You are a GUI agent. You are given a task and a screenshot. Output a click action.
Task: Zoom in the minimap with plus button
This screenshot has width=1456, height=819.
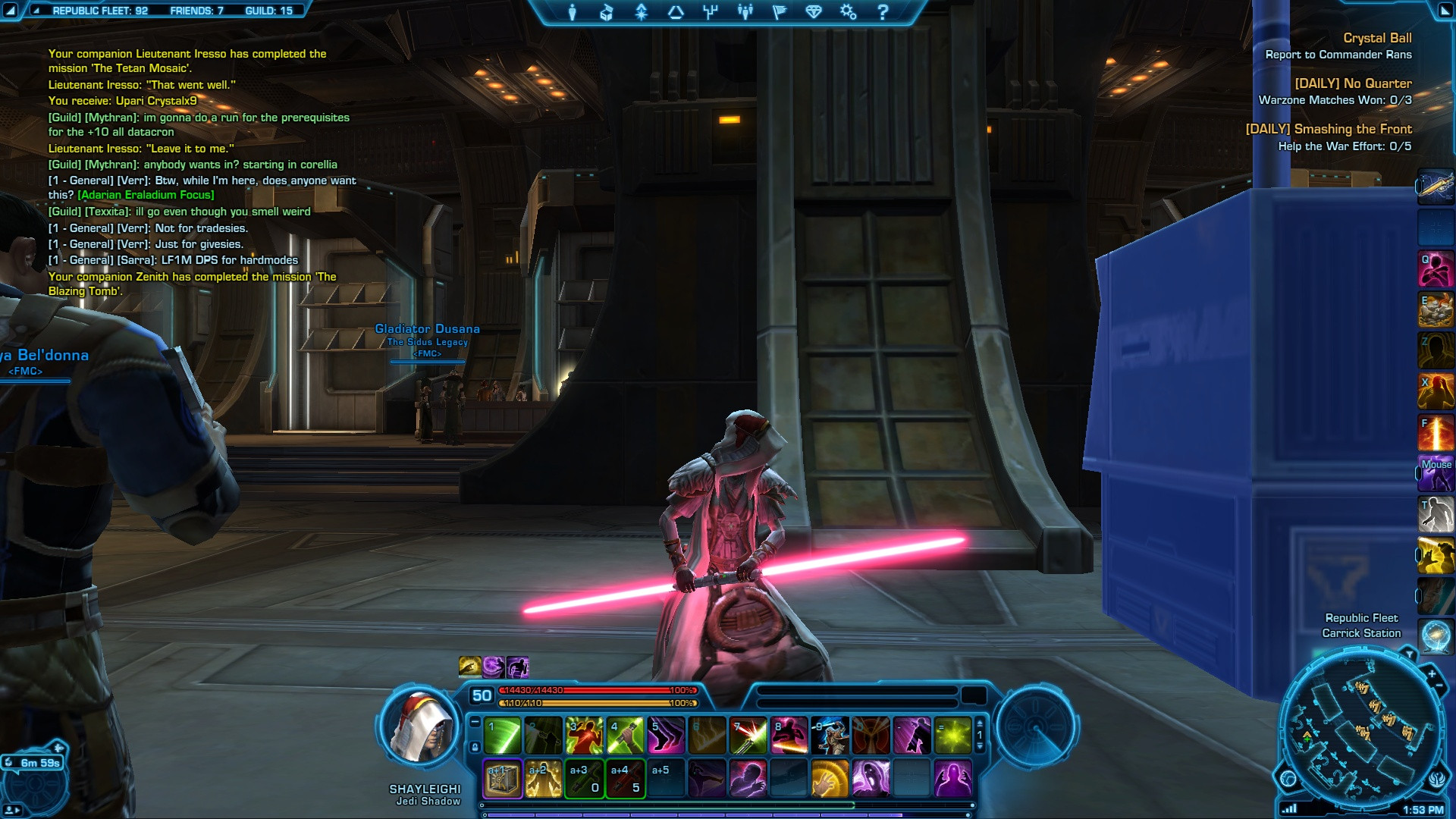click(x=1432, y=674)
